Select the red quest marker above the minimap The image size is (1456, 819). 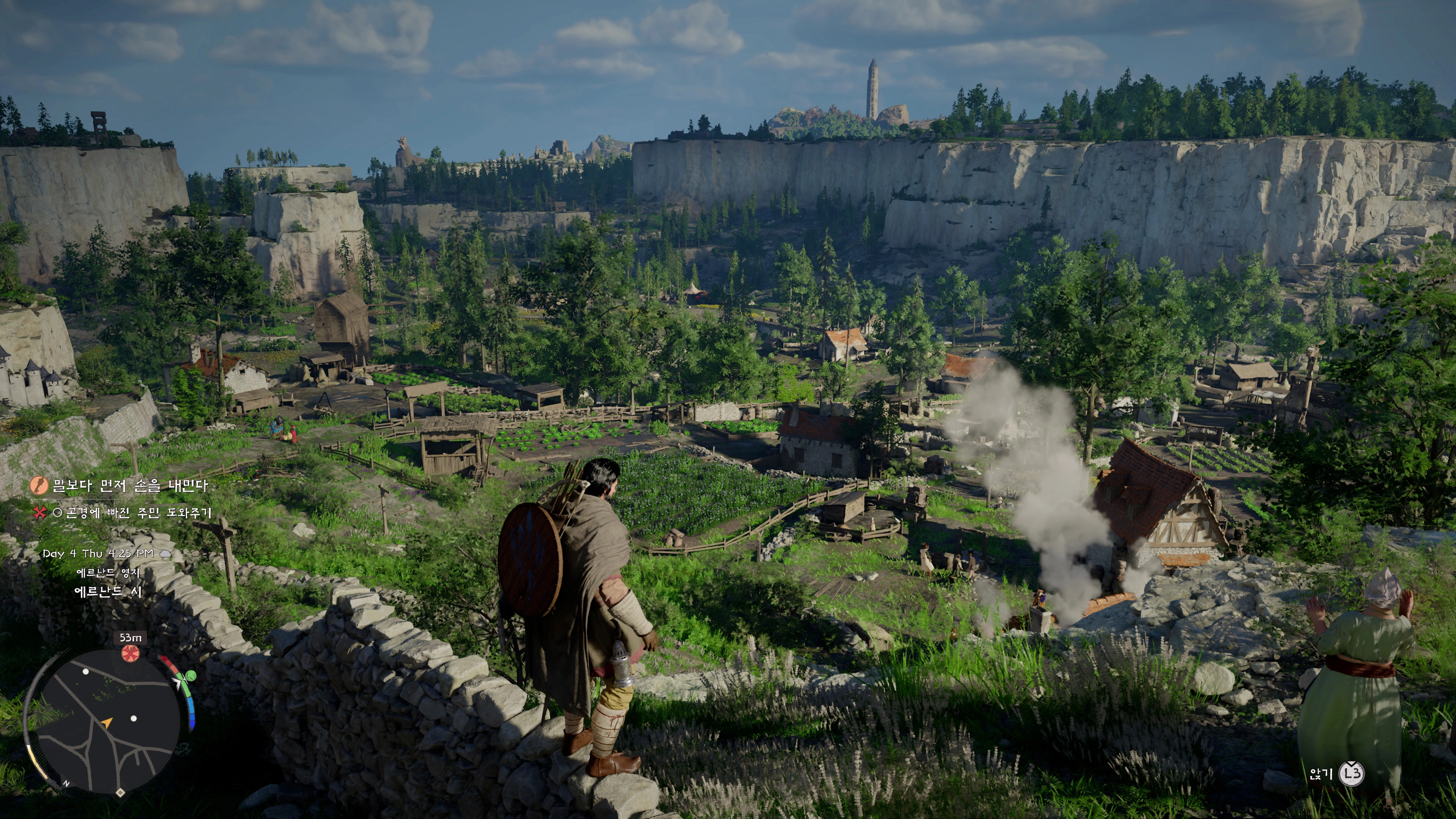(x=129, y=653)
